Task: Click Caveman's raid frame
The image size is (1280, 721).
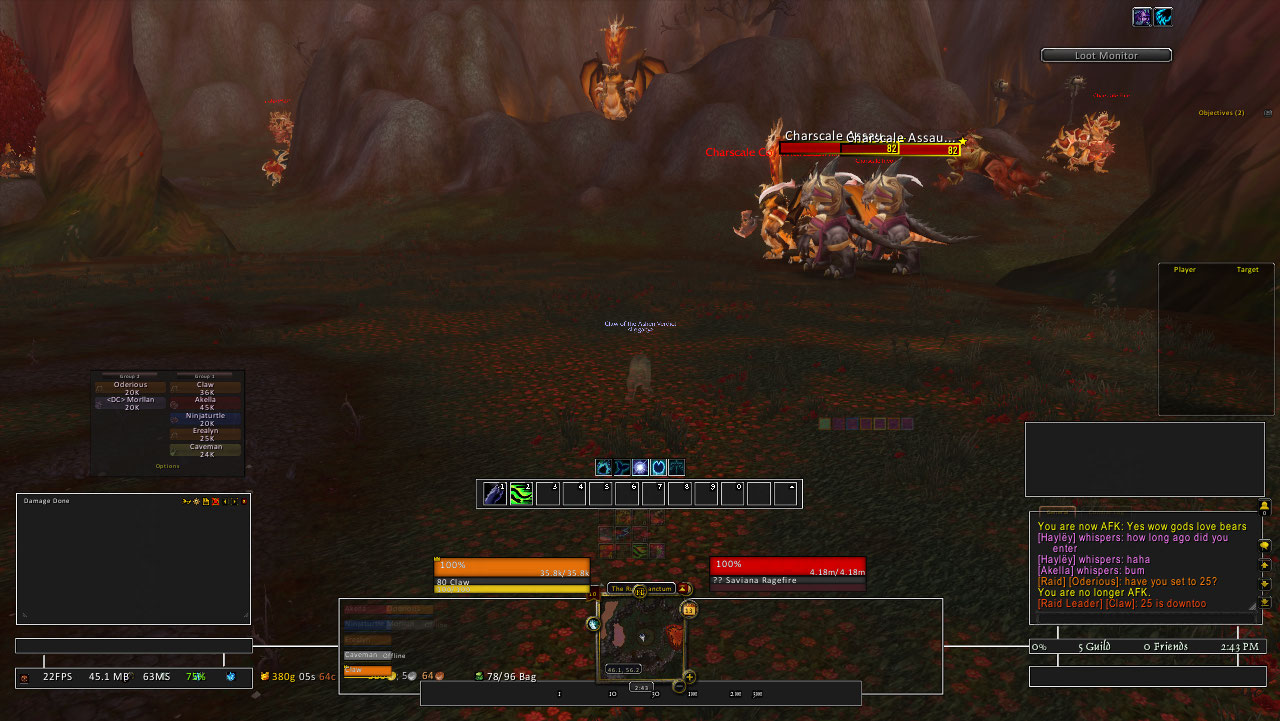Action: click(205, 450)
